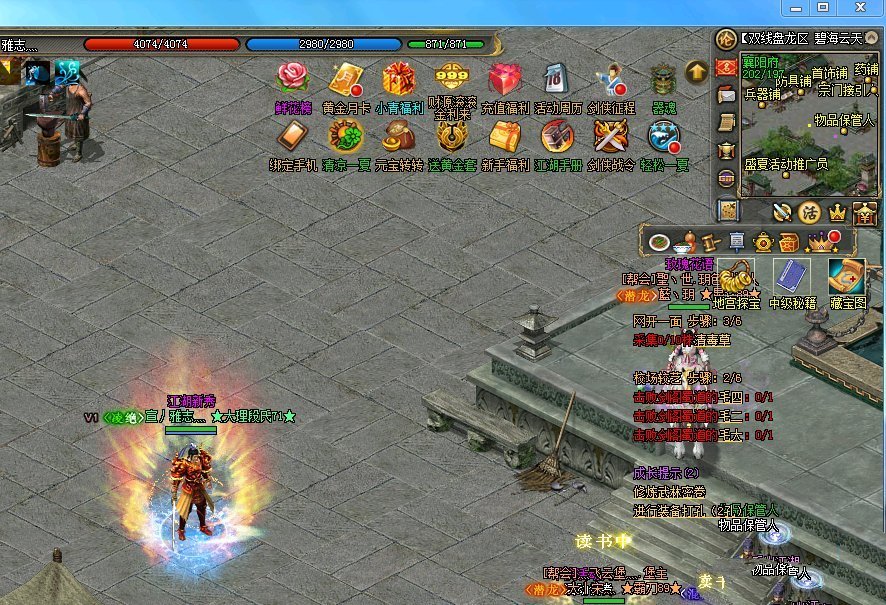Open the 黄金月卡 monthly card

(346, 78)
